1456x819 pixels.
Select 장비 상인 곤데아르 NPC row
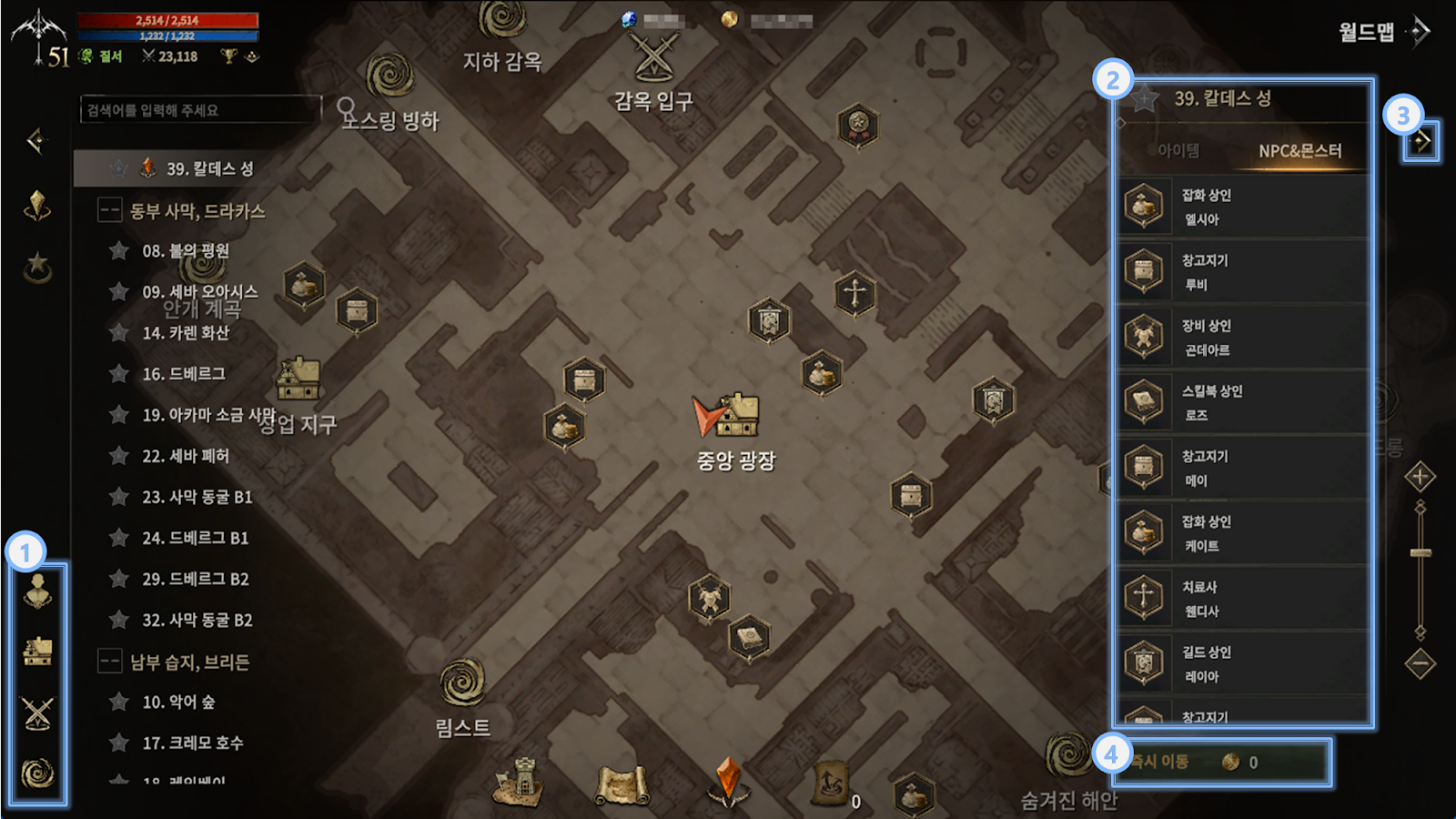[x=1243, y=338]
